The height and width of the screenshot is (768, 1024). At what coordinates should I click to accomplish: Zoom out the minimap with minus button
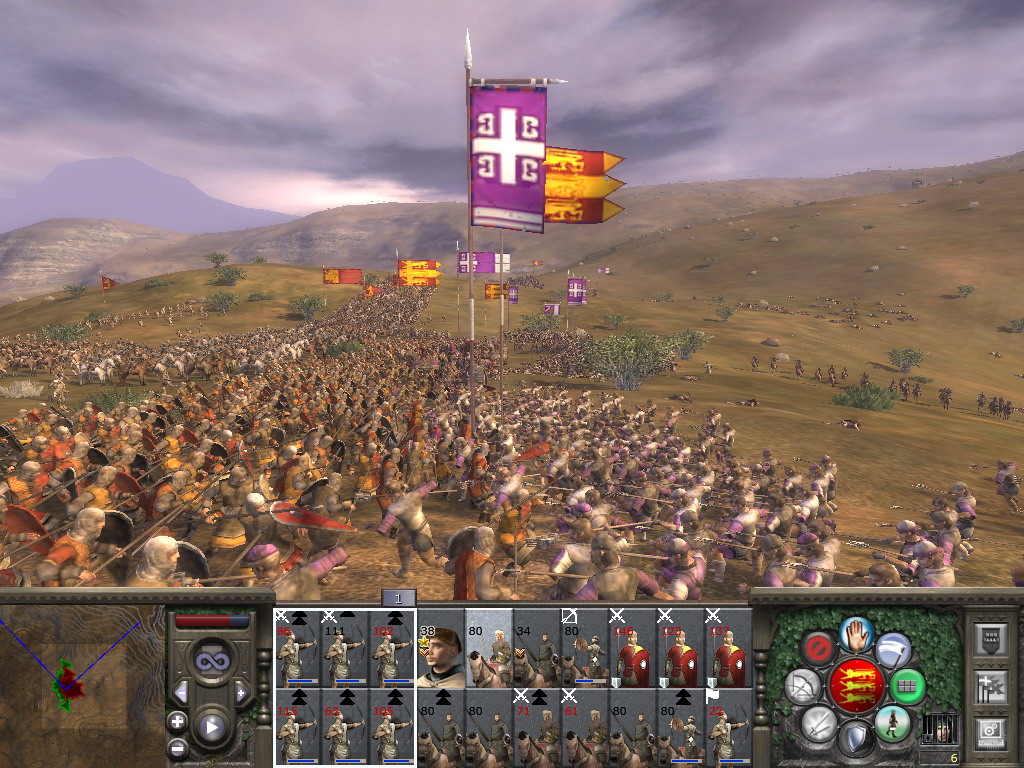point(177,746)
